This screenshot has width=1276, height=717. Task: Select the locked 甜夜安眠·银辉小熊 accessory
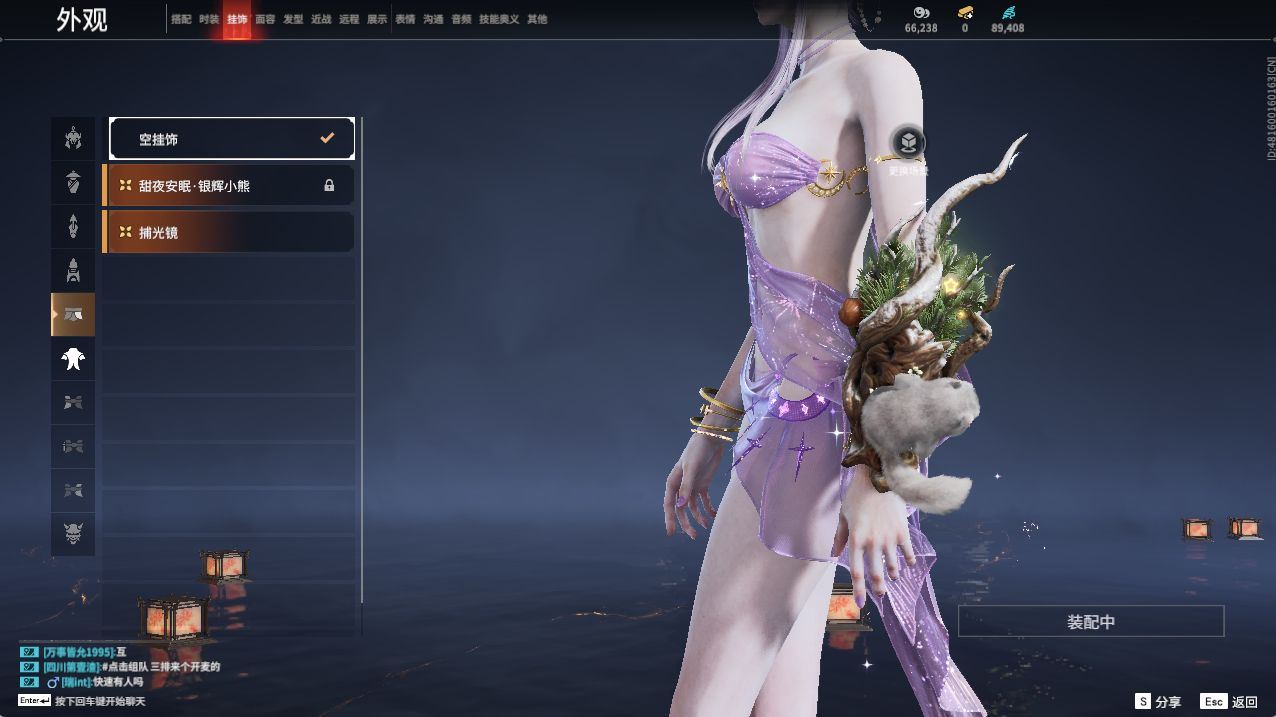[x=229, y=186]
